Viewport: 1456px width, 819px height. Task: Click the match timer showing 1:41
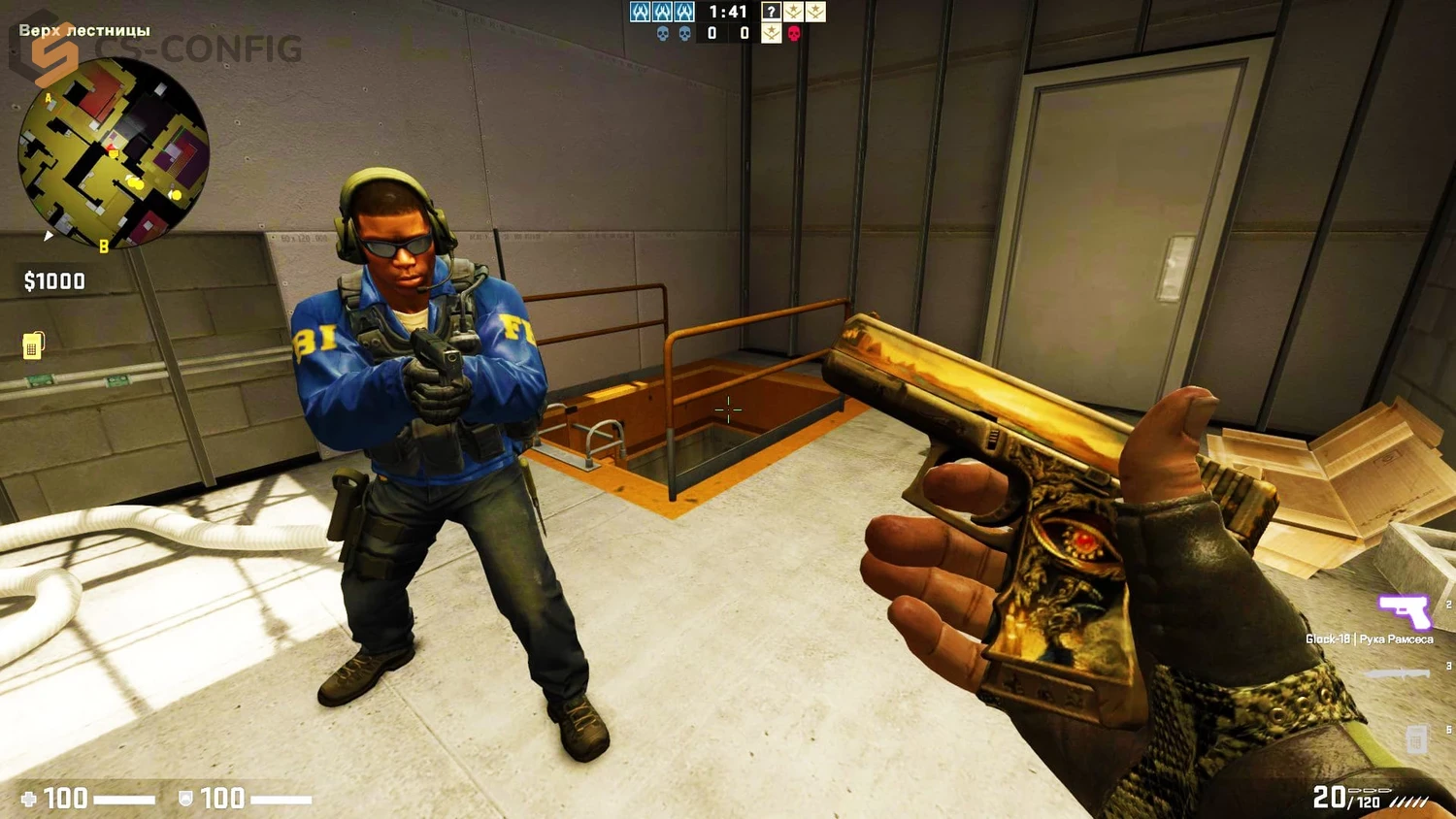coord(727,12)
